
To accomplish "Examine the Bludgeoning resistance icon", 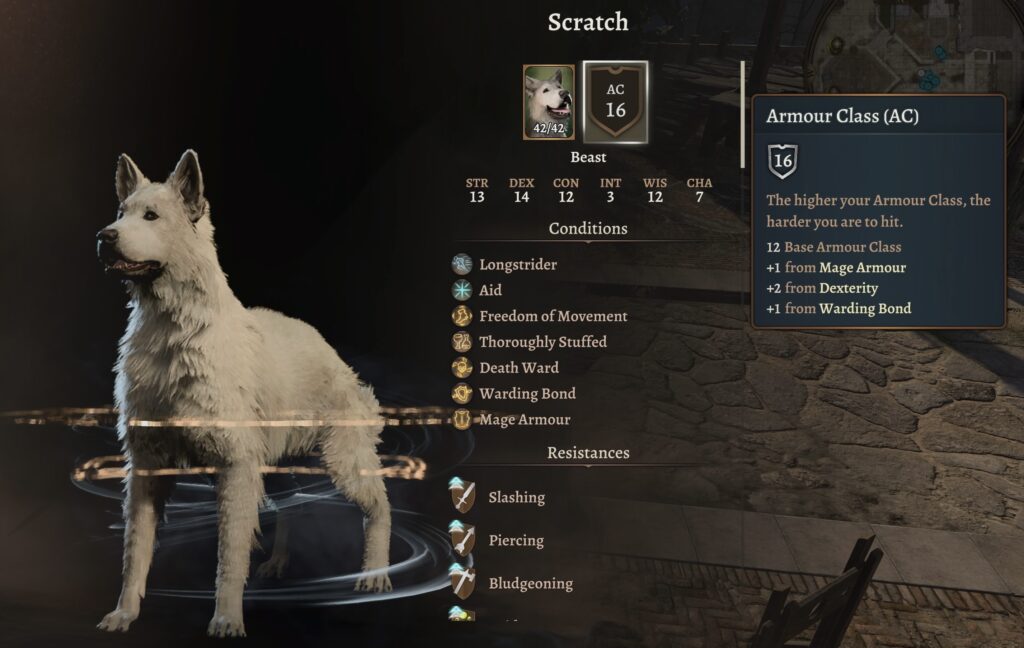I will coord(462,582).
